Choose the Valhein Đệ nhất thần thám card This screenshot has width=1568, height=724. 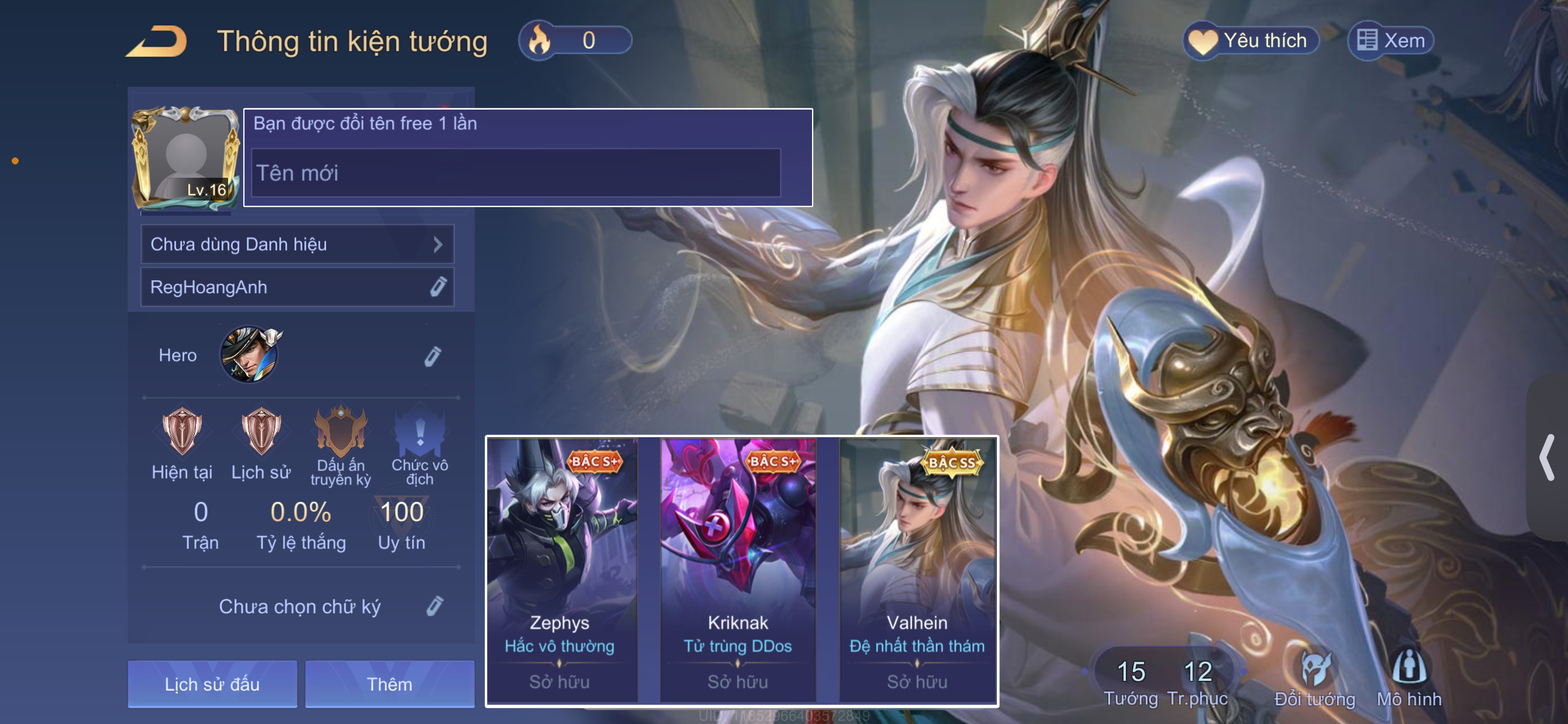916,570
